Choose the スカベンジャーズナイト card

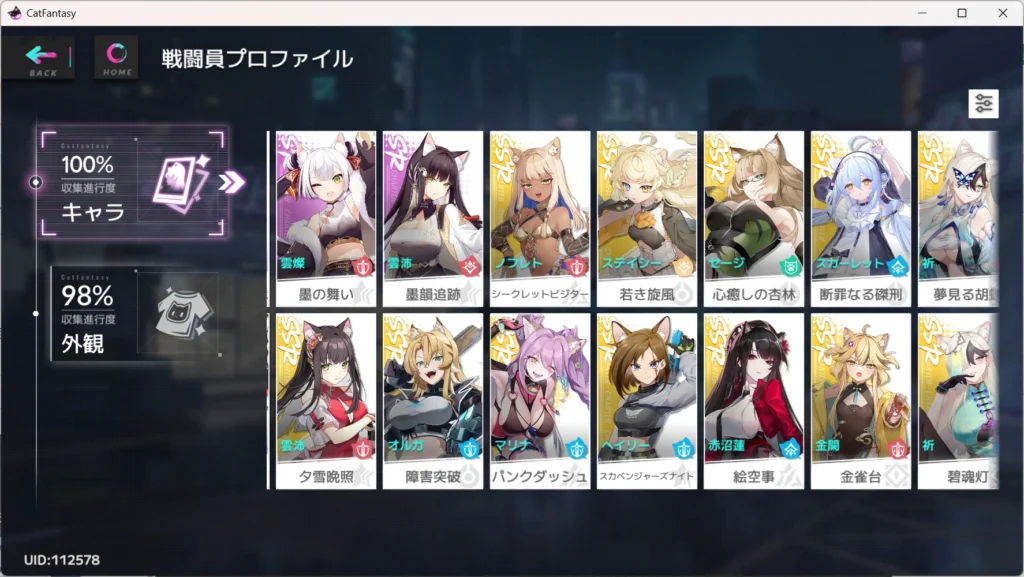tap(647, 401)
